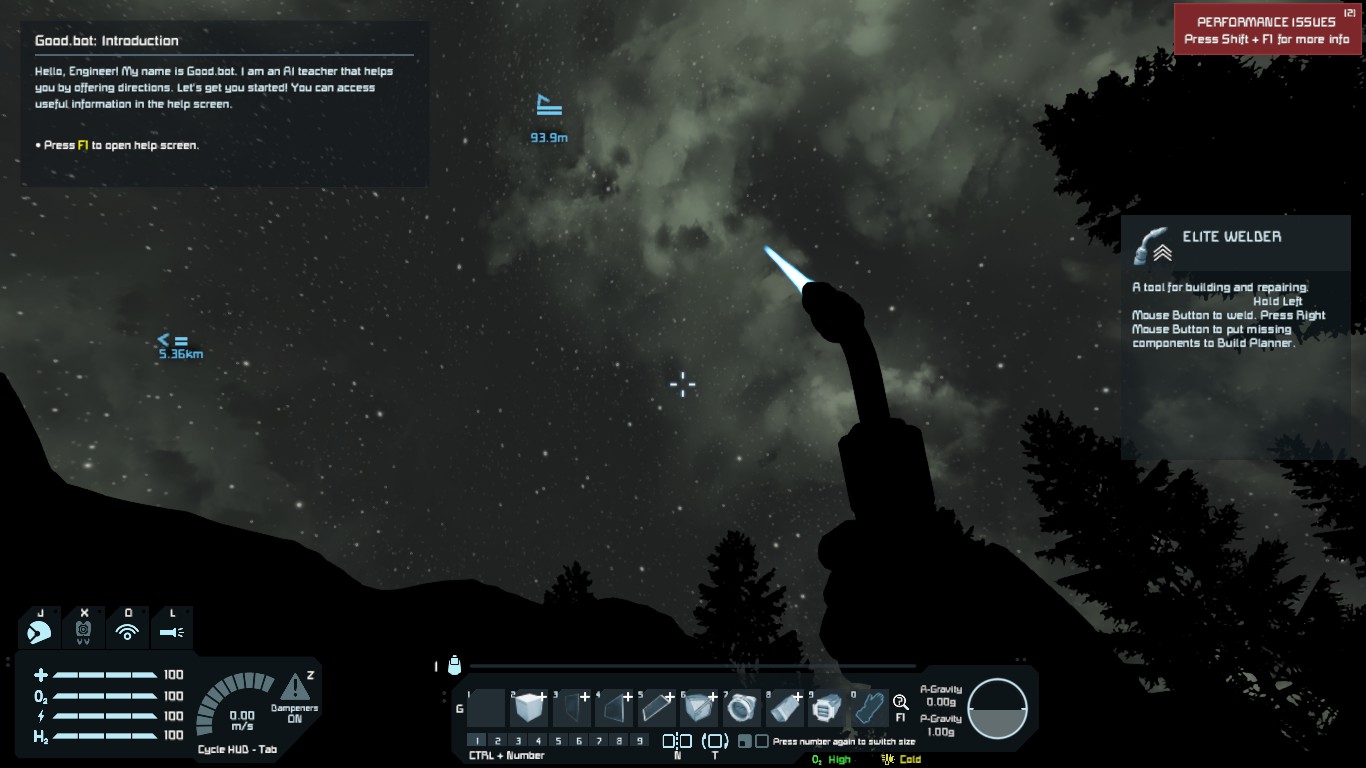Toggle the helmet icon
Viewport: 1366px width, 768px height.
pos(84,631)
